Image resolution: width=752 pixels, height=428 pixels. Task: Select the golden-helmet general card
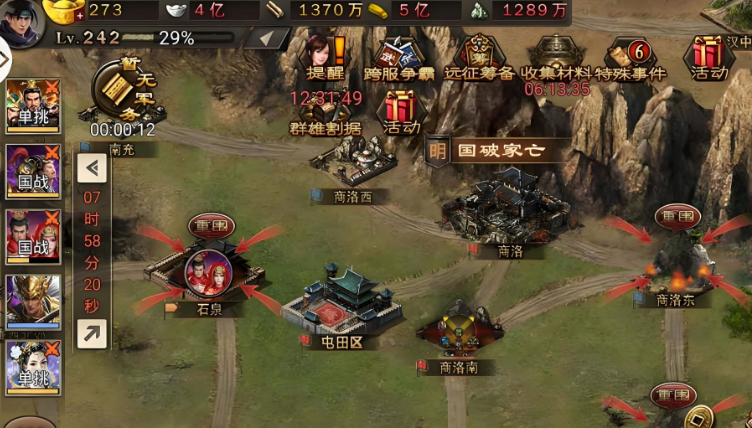pyautogui.click(x=33, y=302)
